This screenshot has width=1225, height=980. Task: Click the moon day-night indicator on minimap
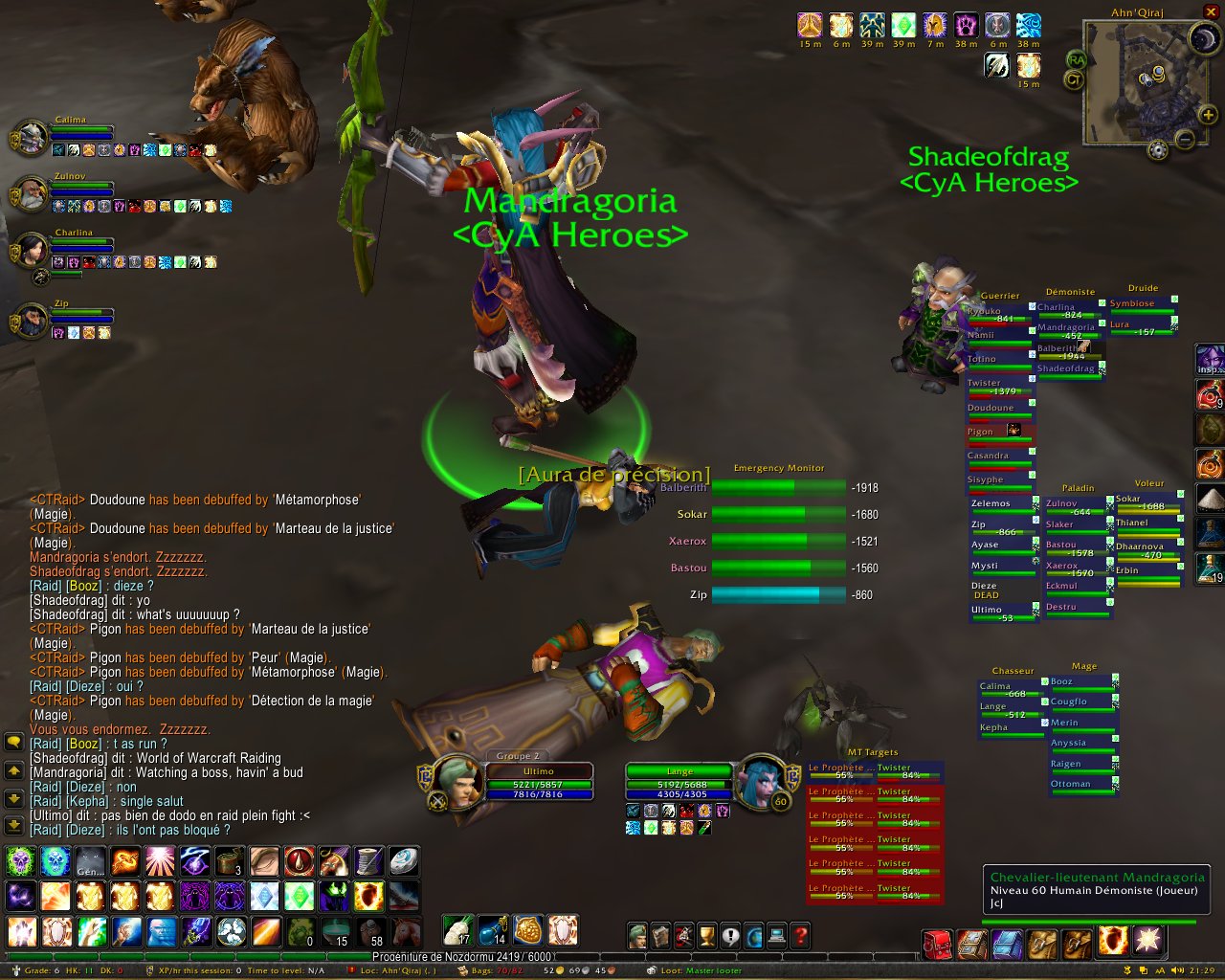[1202, 38]
